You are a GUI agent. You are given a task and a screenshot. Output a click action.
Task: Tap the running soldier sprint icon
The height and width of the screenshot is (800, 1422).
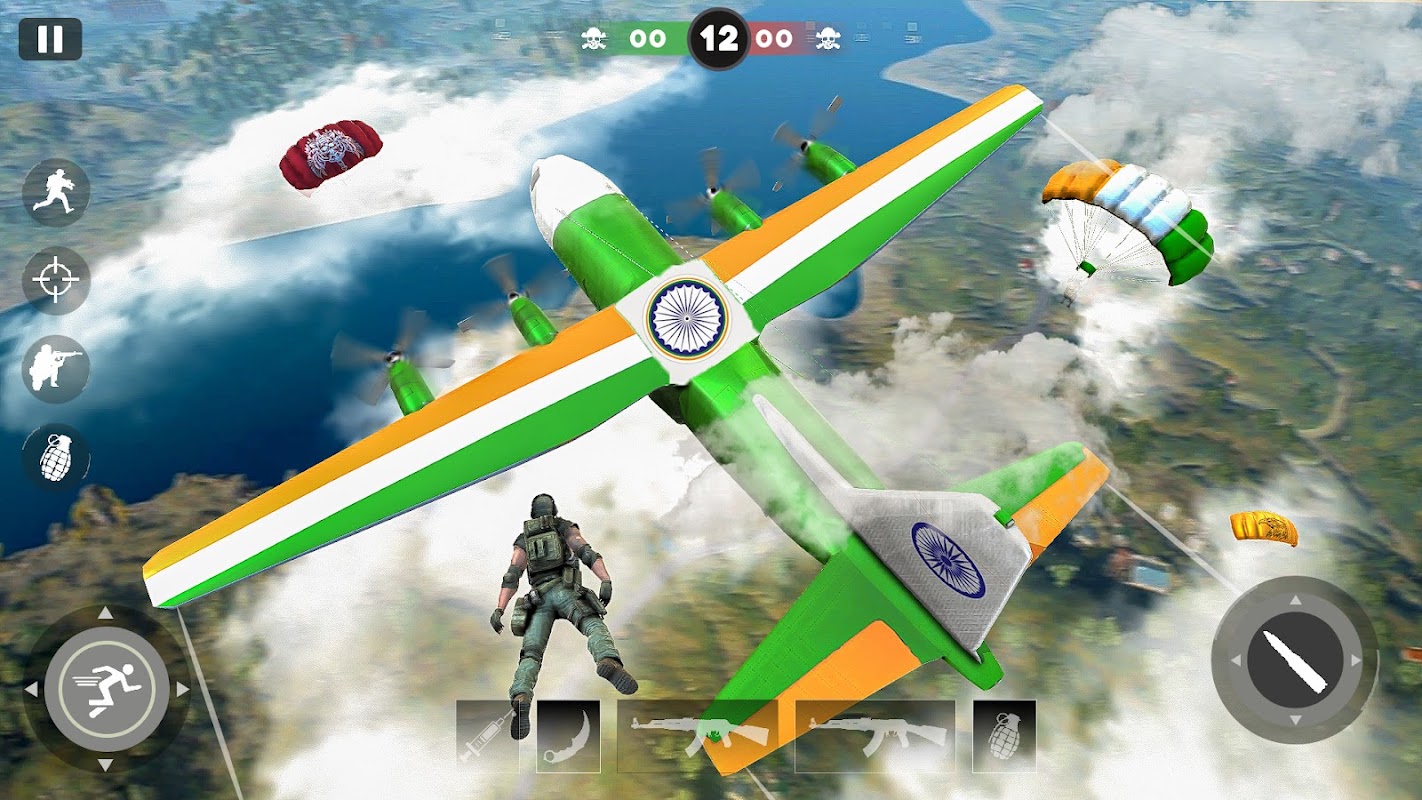tap(56, 193)
